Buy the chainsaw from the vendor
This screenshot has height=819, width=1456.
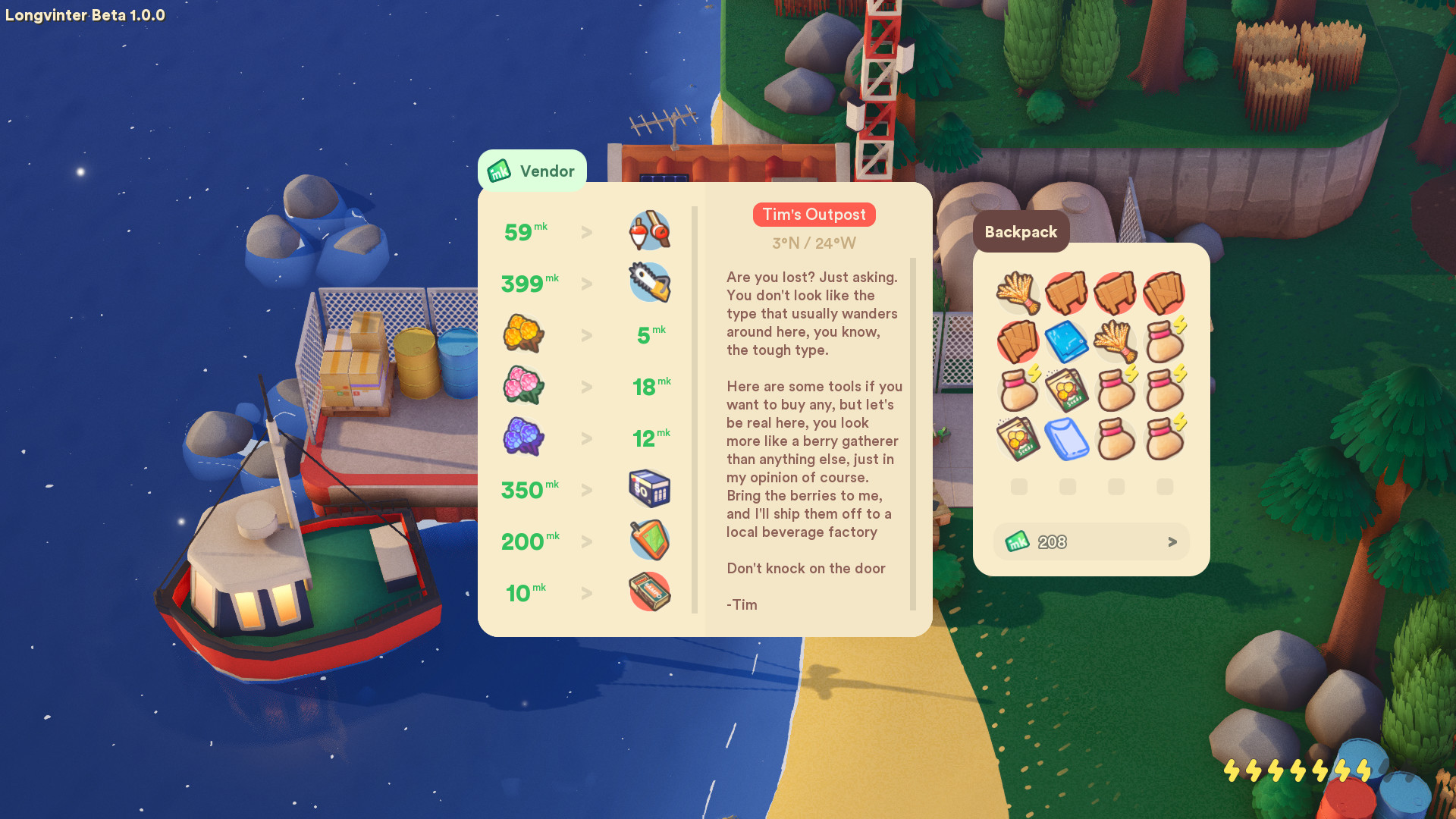click(650, 282)
